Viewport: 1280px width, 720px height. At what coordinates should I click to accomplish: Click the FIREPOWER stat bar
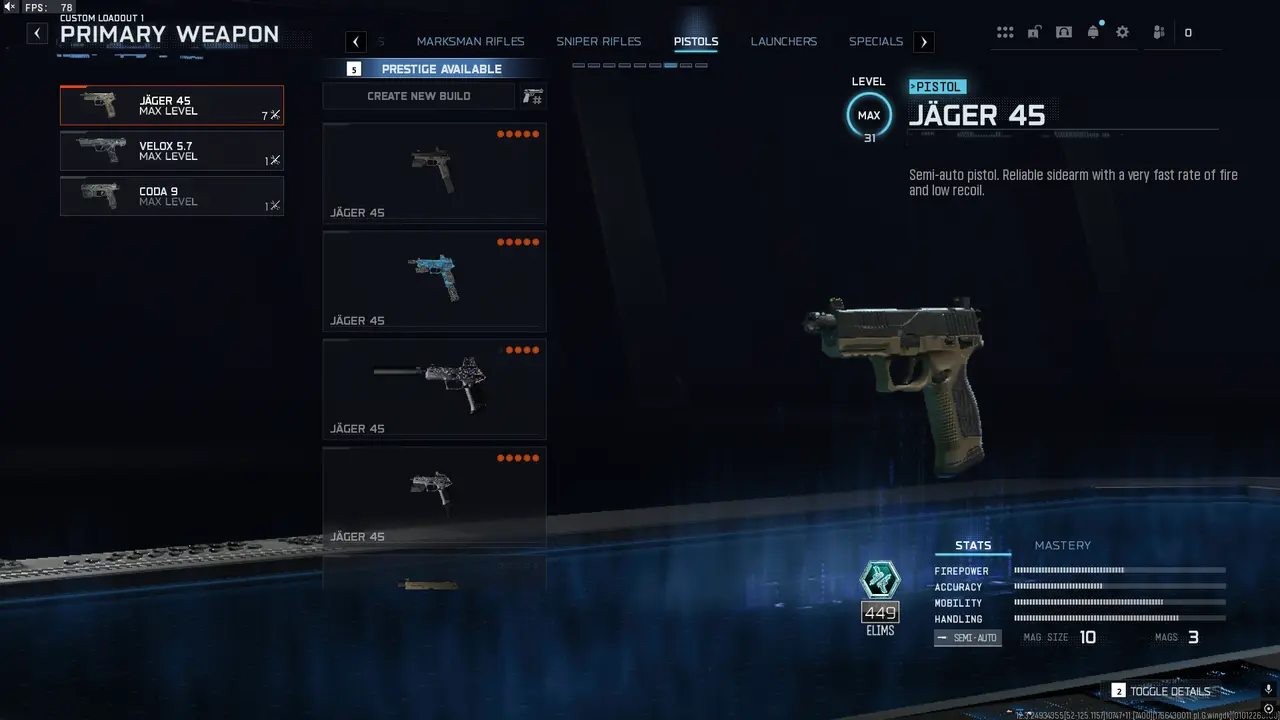point(1119,571)
